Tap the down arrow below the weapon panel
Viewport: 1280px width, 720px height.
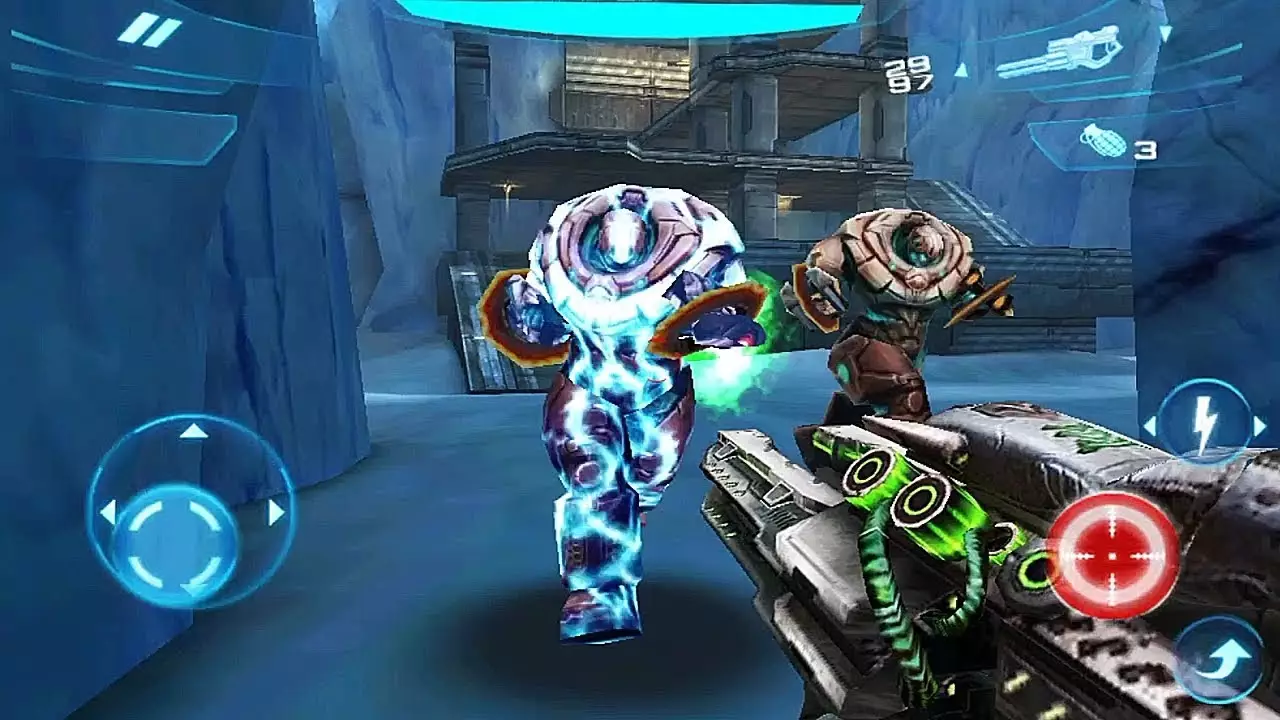[x=1166, y=33]
